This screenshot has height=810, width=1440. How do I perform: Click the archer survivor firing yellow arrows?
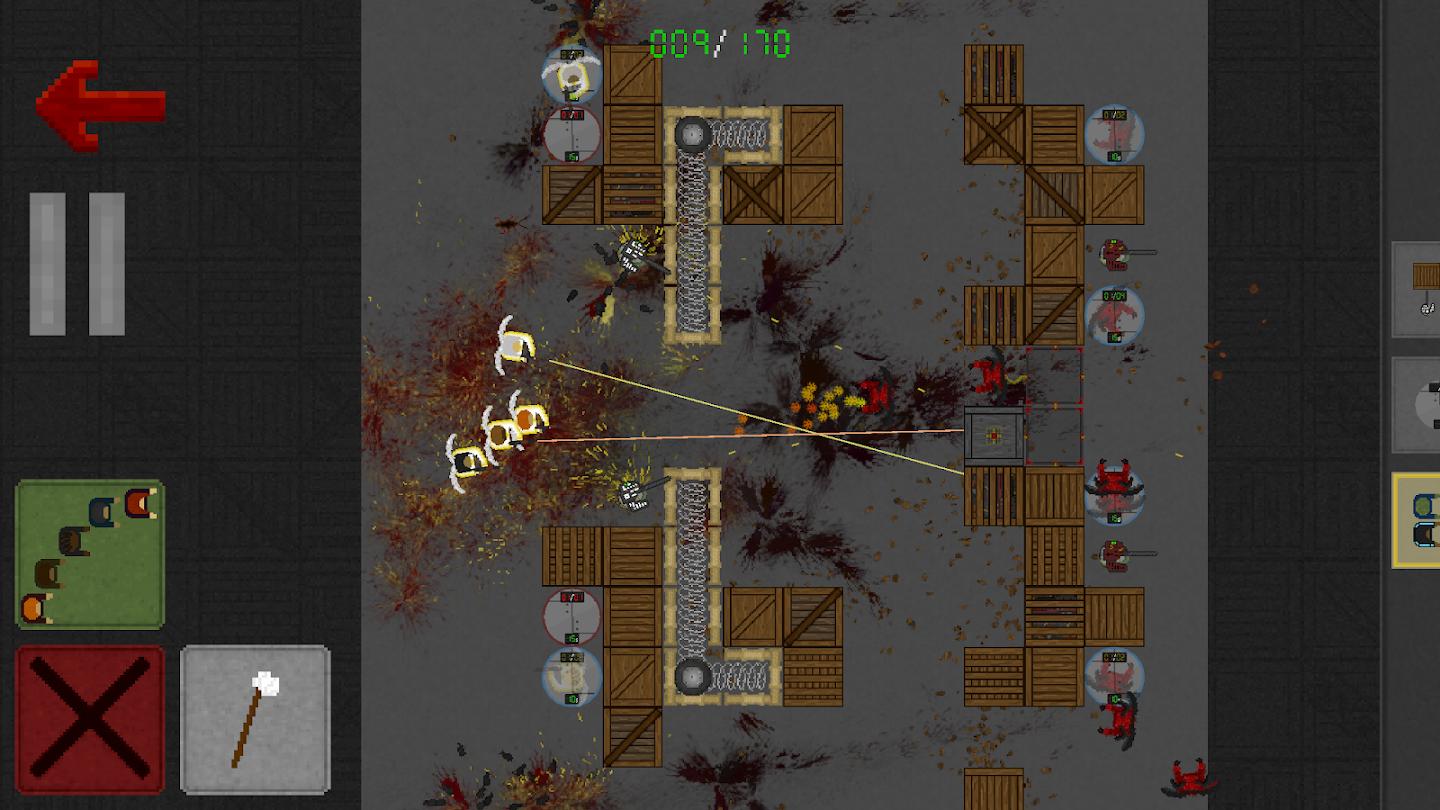click(518, 345)
